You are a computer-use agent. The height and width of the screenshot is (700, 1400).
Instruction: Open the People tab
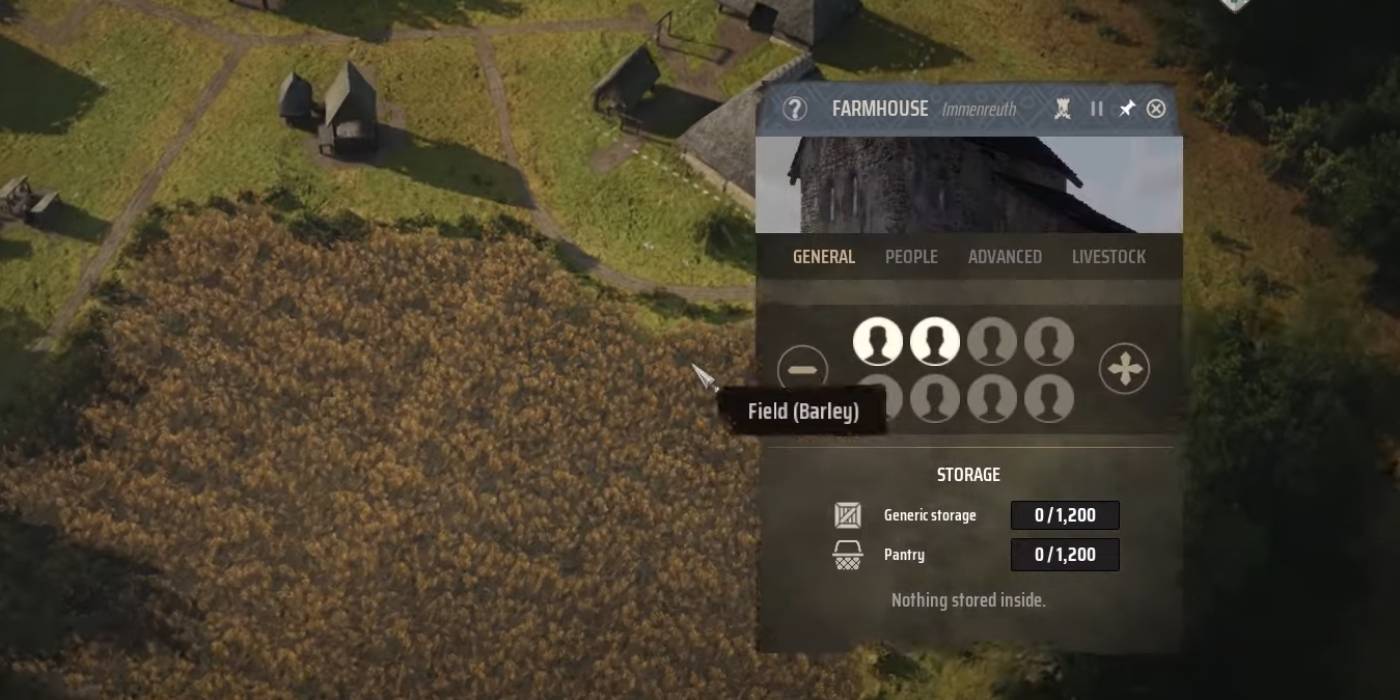click(911, 257)
